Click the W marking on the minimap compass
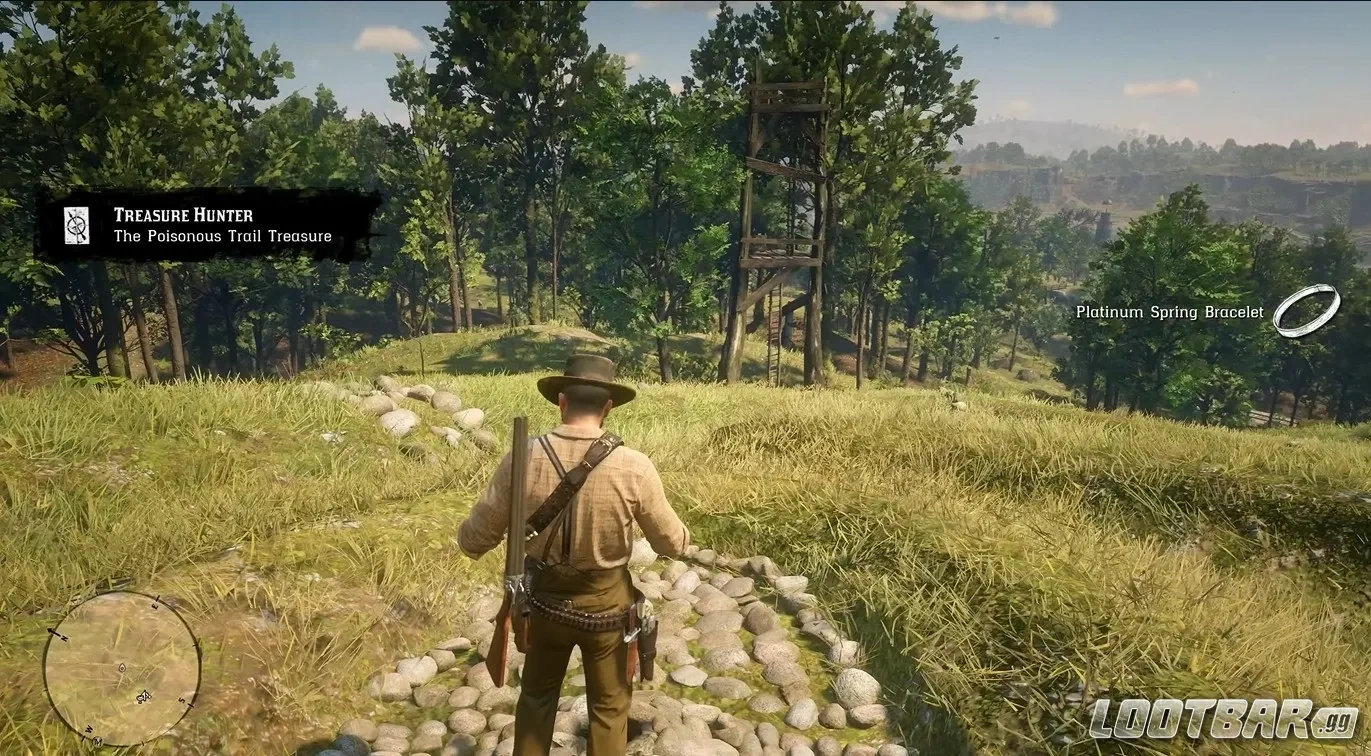The height and width of the screenshot is (756, 1371). pyautogui.click(x=88, y=729)
